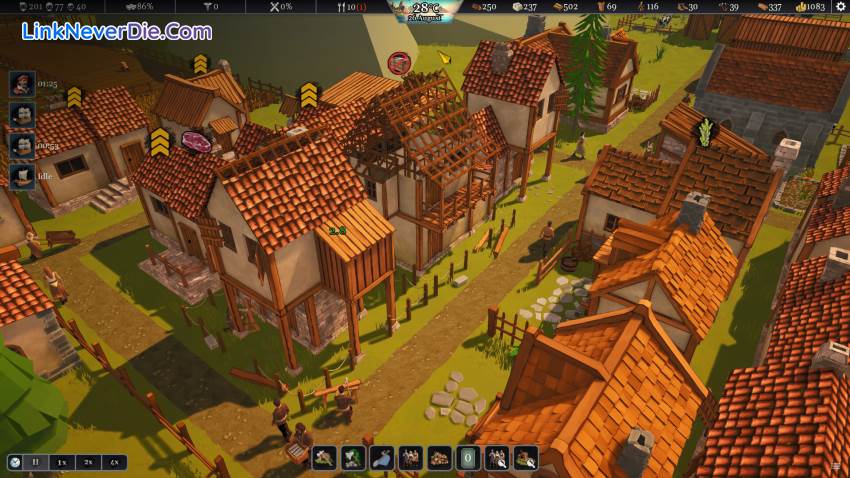This screenshot has height=478, width=850.
Task: Pause the game speed
Action: click(37, 462)
